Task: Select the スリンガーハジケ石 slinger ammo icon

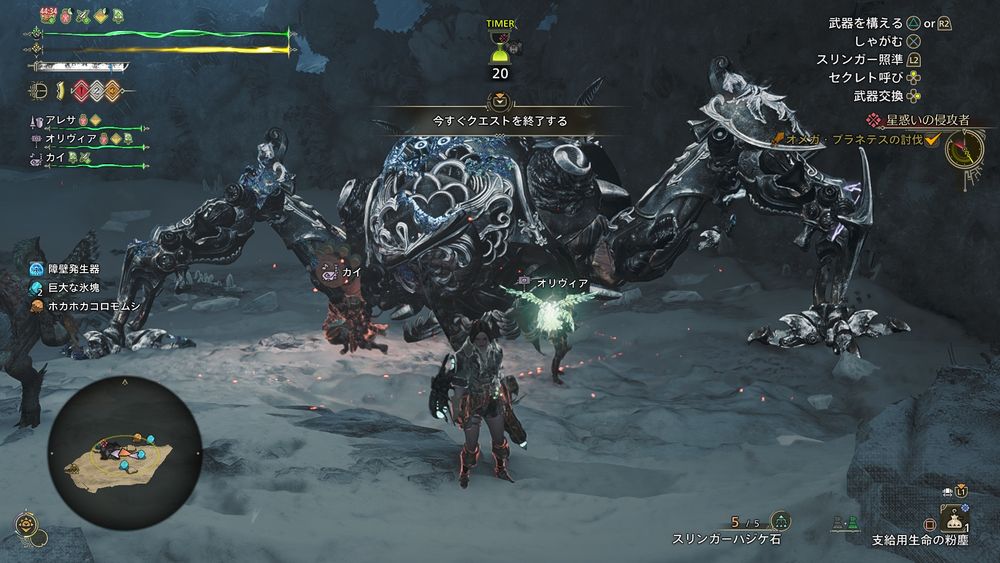Action: (780, 521)
